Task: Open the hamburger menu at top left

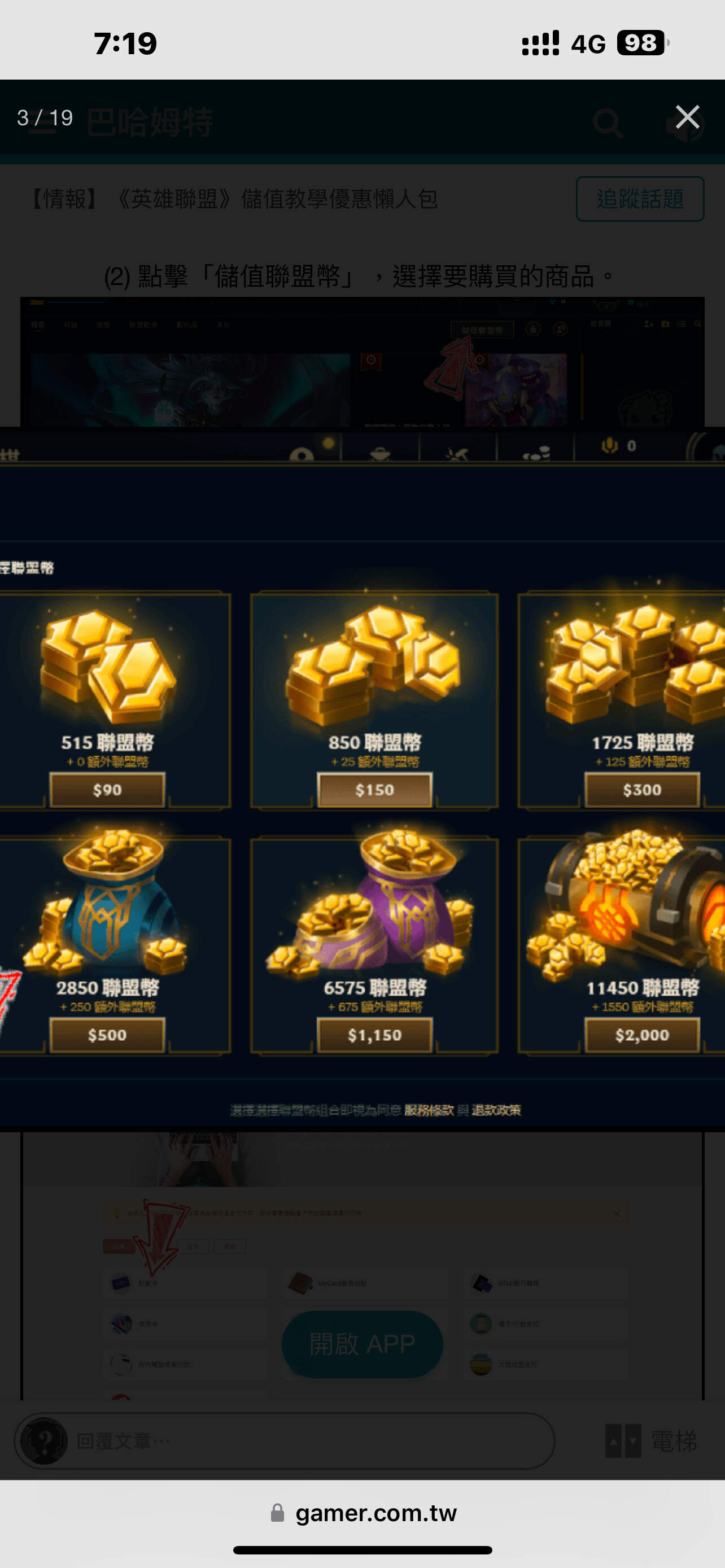Action: (41, 122)
